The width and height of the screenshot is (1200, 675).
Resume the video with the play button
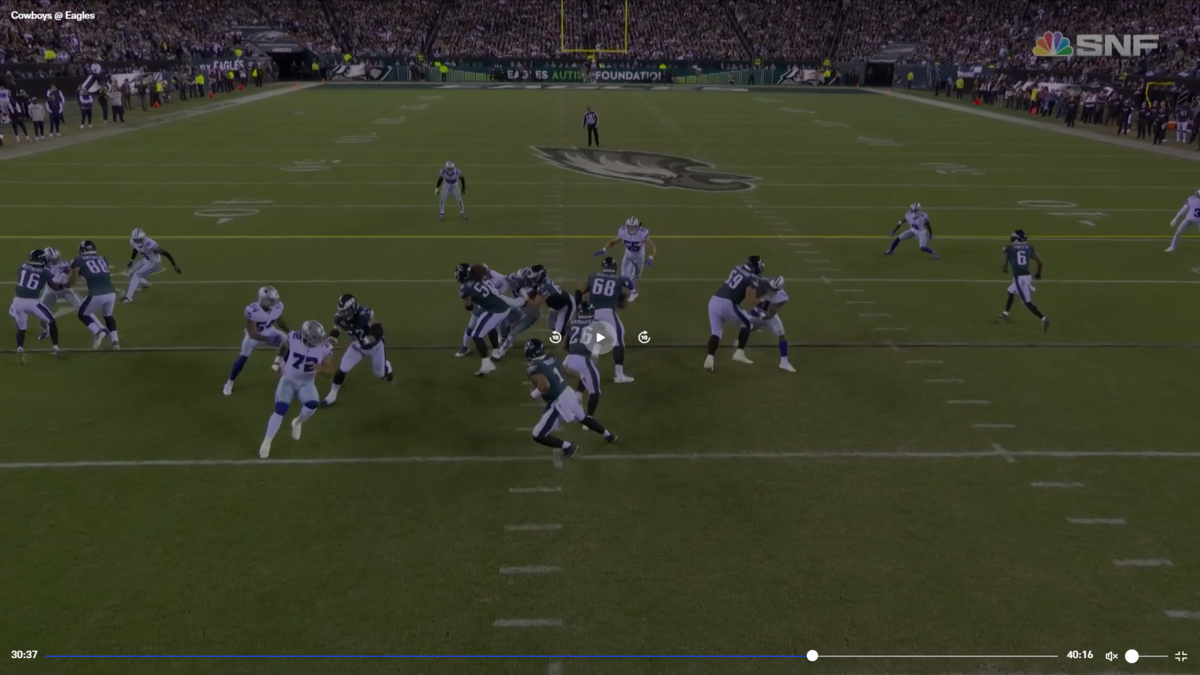coord(600,337)
